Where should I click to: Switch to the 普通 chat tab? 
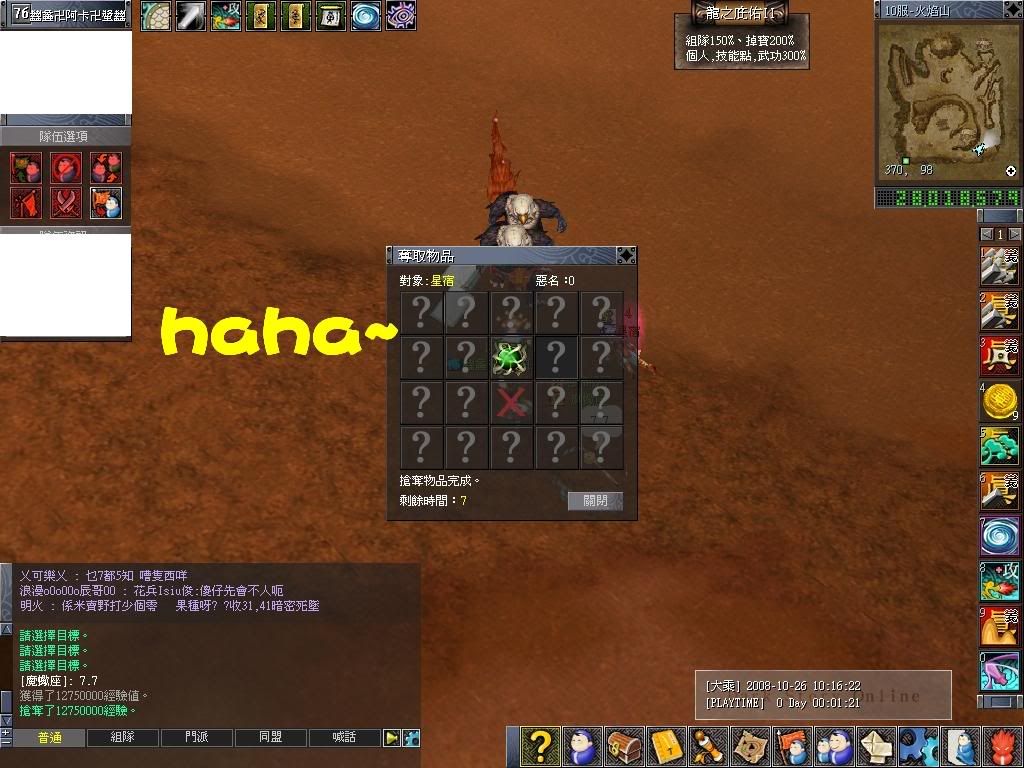49,738
